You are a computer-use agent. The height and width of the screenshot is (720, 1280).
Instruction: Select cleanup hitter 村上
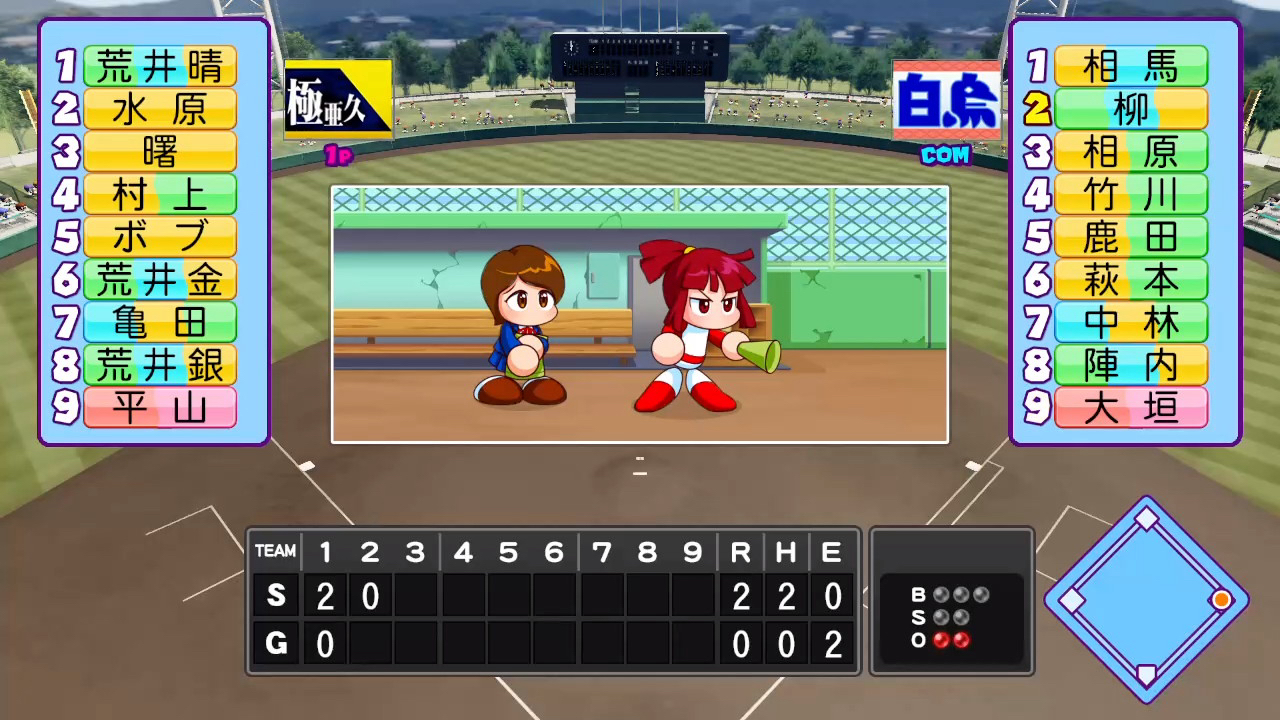tap(159, 195)
